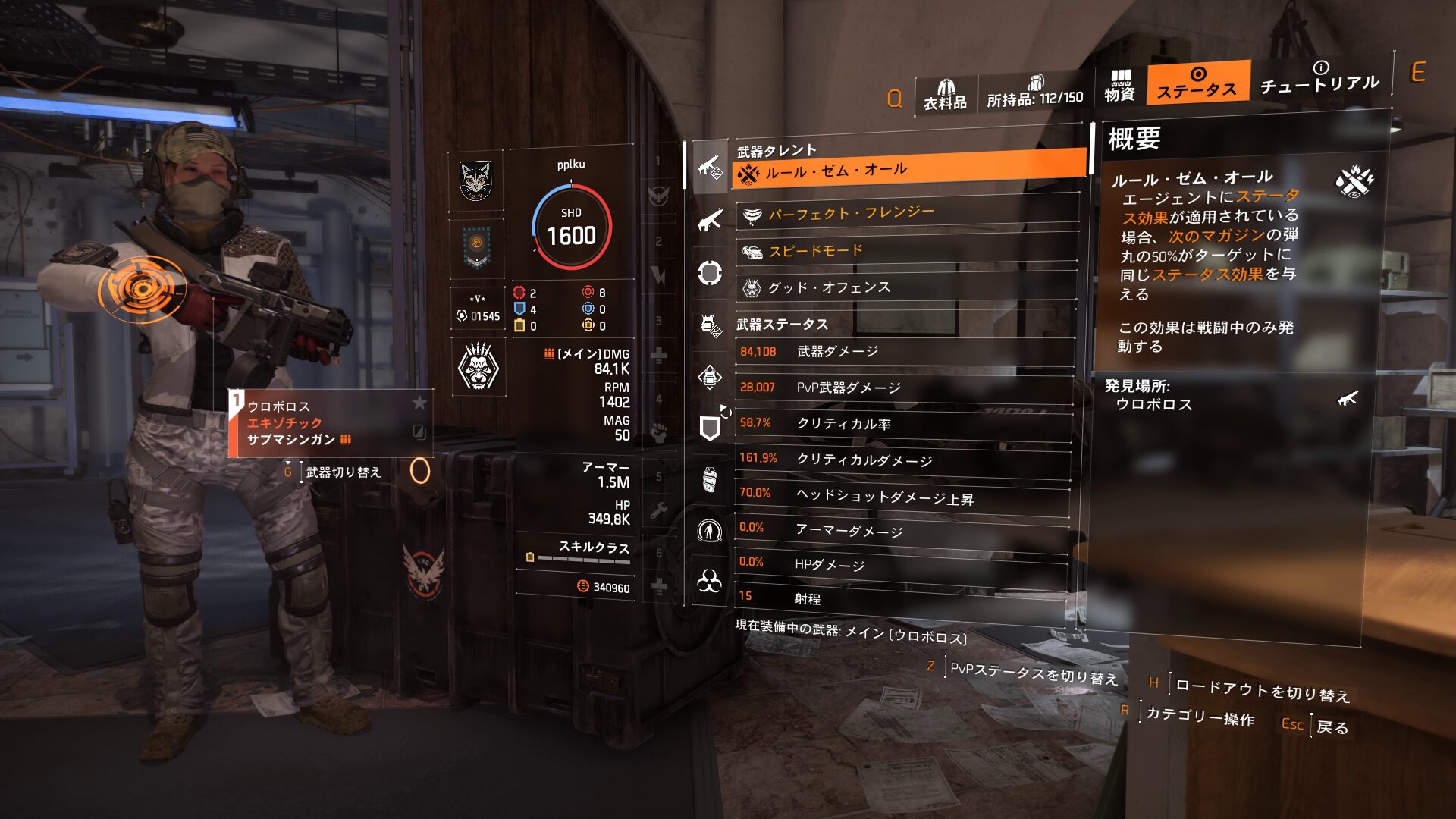1456x819 pixels.
Task: Click the 武器切り替え weapon swap button
Action: [x=343, y=472]
